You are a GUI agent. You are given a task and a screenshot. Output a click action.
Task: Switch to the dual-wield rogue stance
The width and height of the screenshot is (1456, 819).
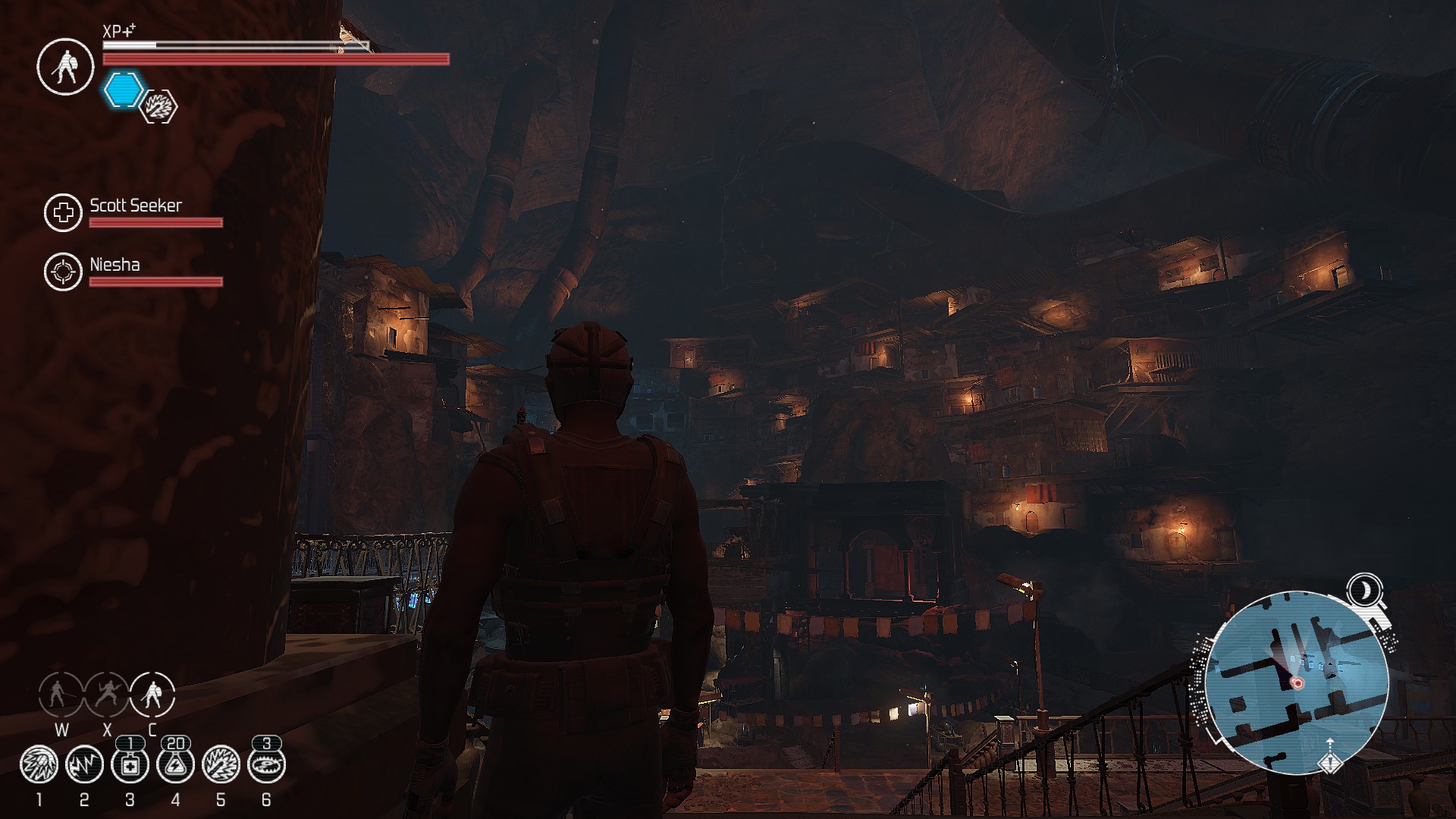click(107, 694)
